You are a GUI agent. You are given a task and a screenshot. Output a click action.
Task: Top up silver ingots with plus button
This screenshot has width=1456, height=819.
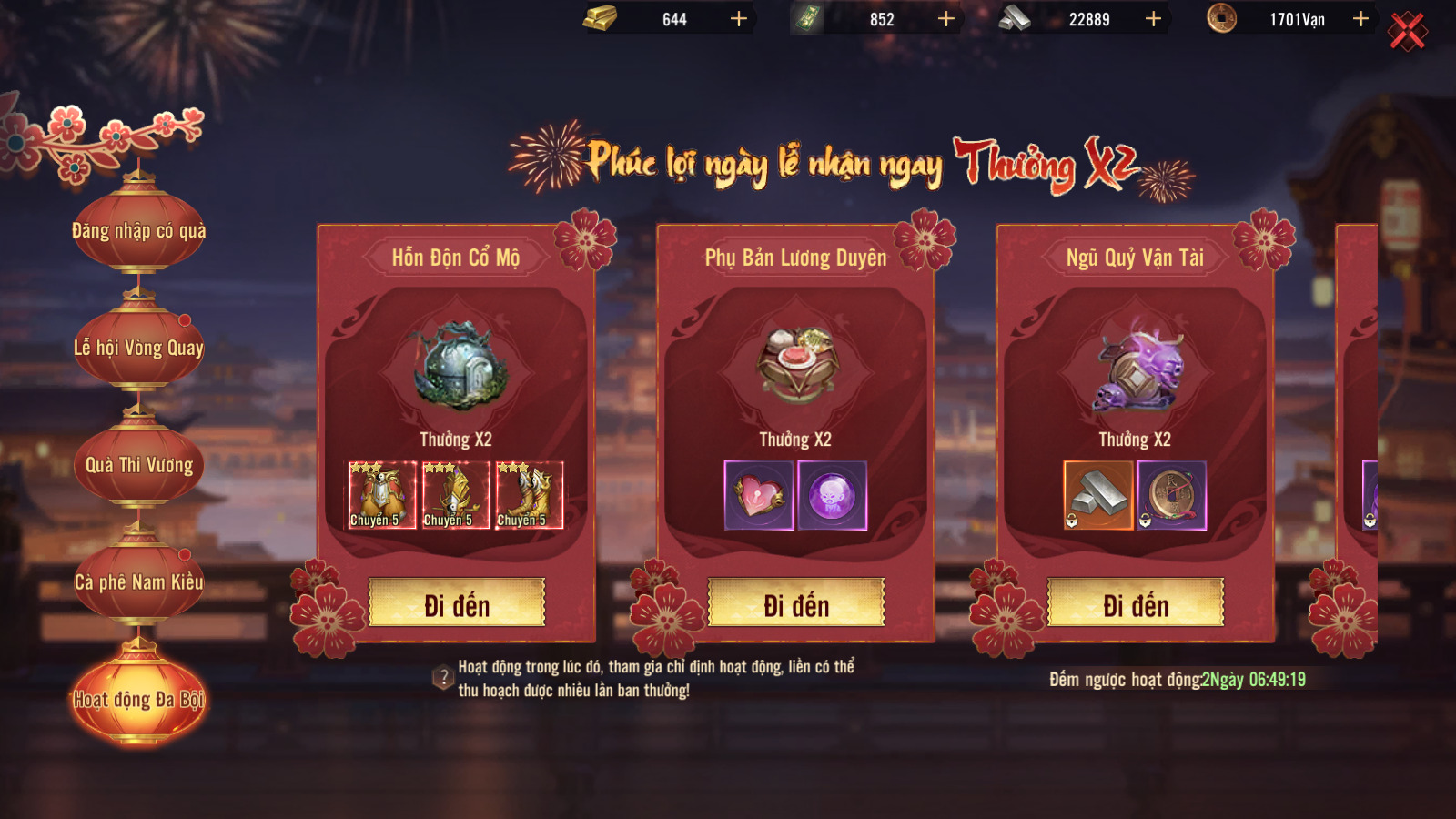pyautogui.click(x=1153, y=19)
